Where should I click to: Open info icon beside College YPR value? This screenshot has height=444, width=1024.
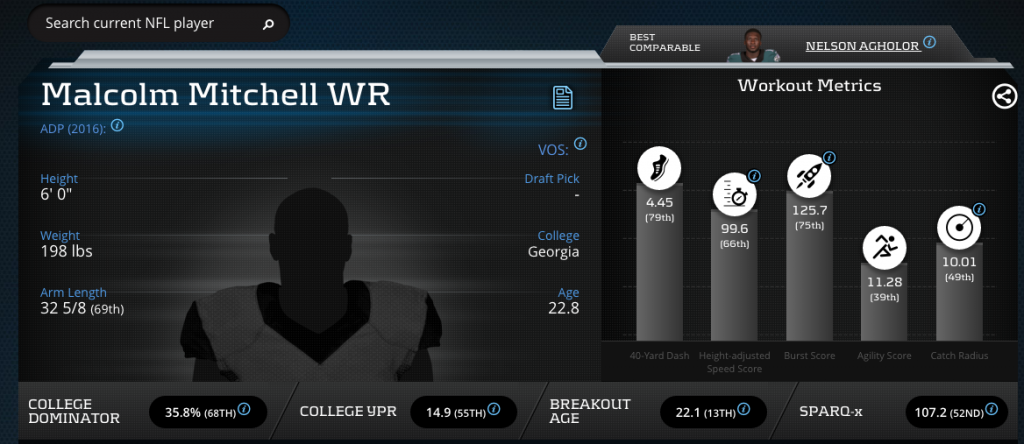pos(496,410)
